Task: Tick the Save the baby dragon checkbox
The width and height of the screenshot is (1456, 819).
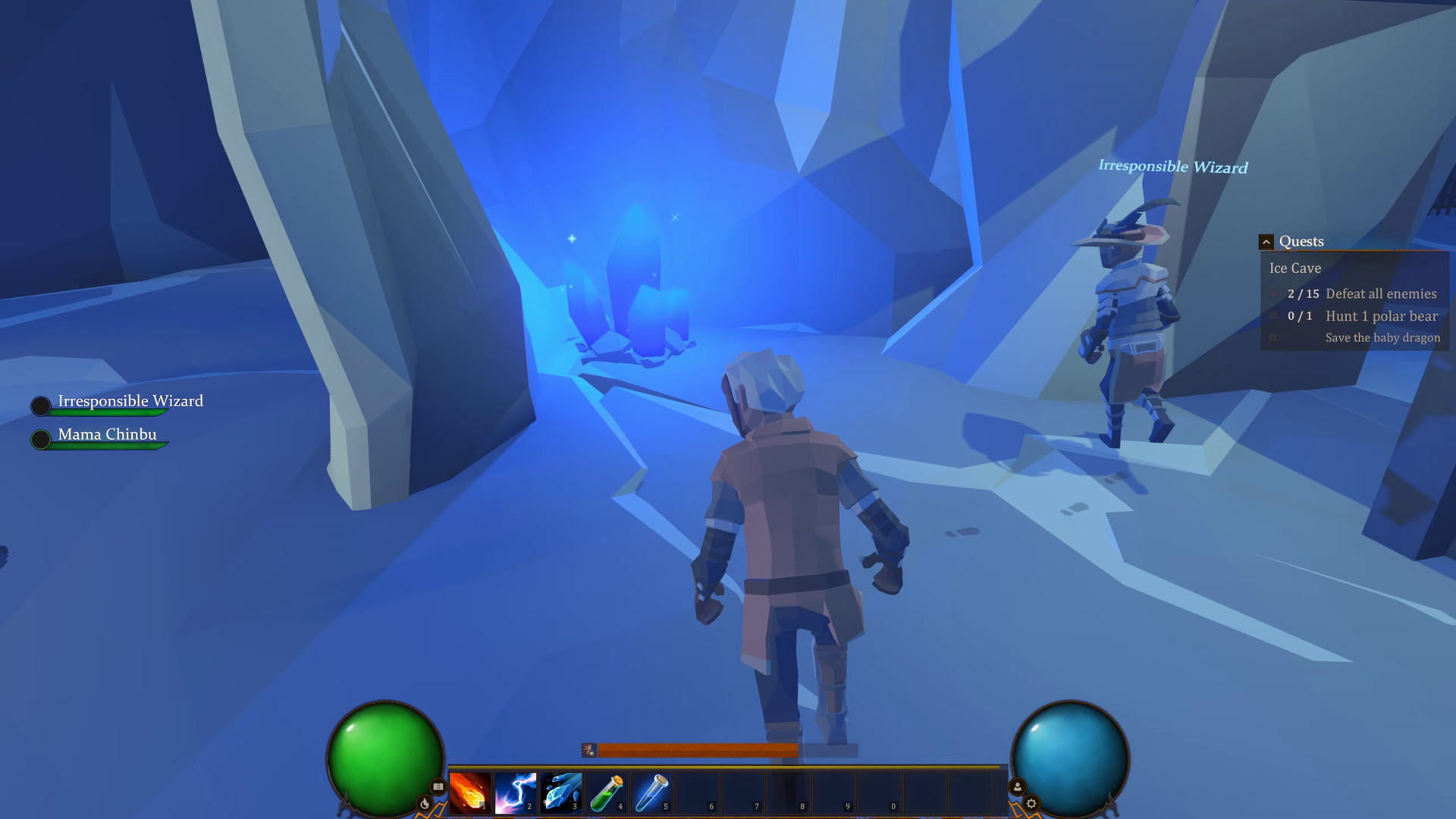Action: 1274,337
